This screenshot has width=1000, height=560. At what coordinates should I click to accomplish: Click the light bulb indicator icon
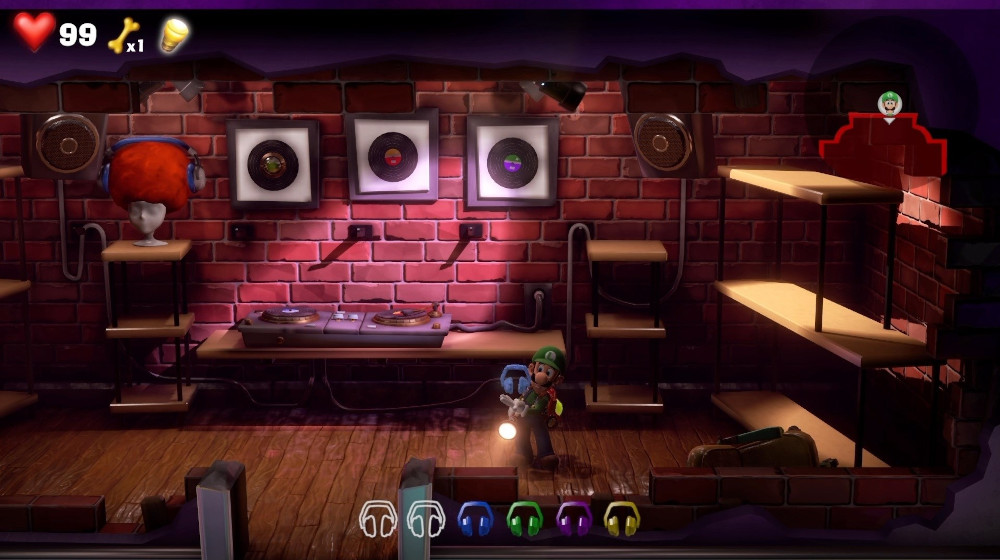(x=174, y=34)
